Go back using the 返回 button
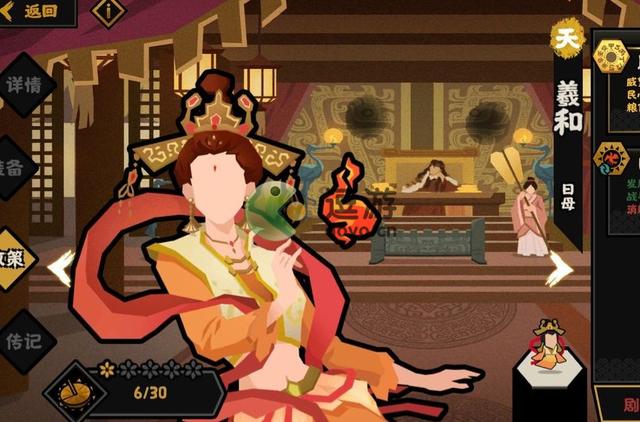This screenshot has width=640, height=422. coord(32,13)
